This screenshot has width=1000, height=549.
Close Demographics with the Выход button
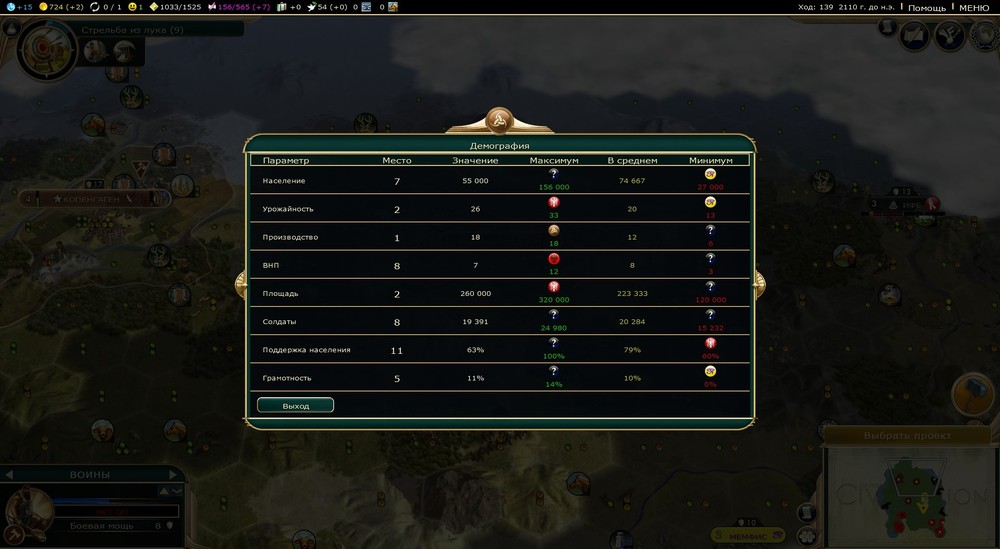[x=295, y=405]
